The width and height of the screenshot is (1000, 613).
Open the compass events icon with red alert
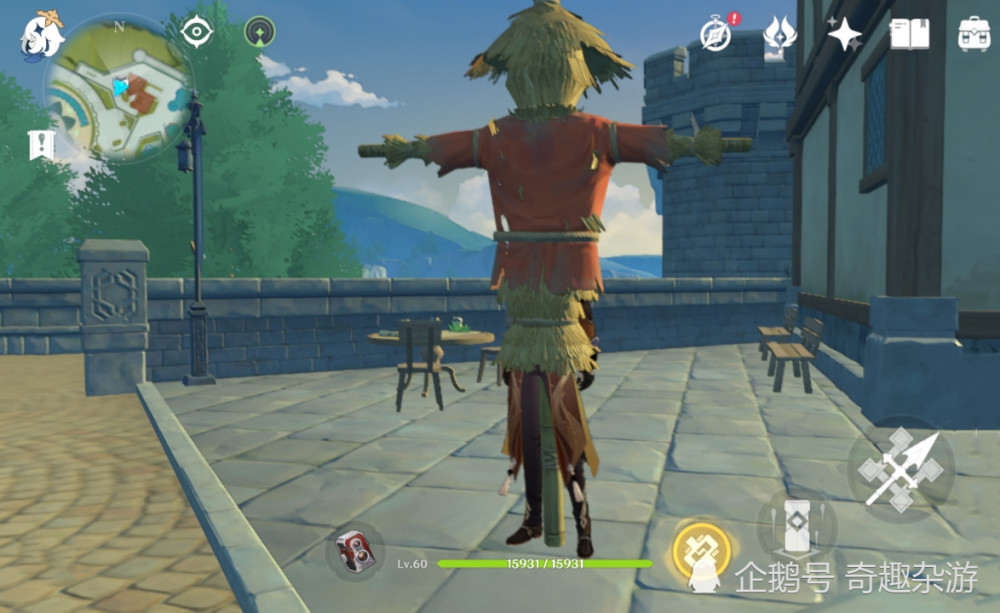(x=717, y=34)
